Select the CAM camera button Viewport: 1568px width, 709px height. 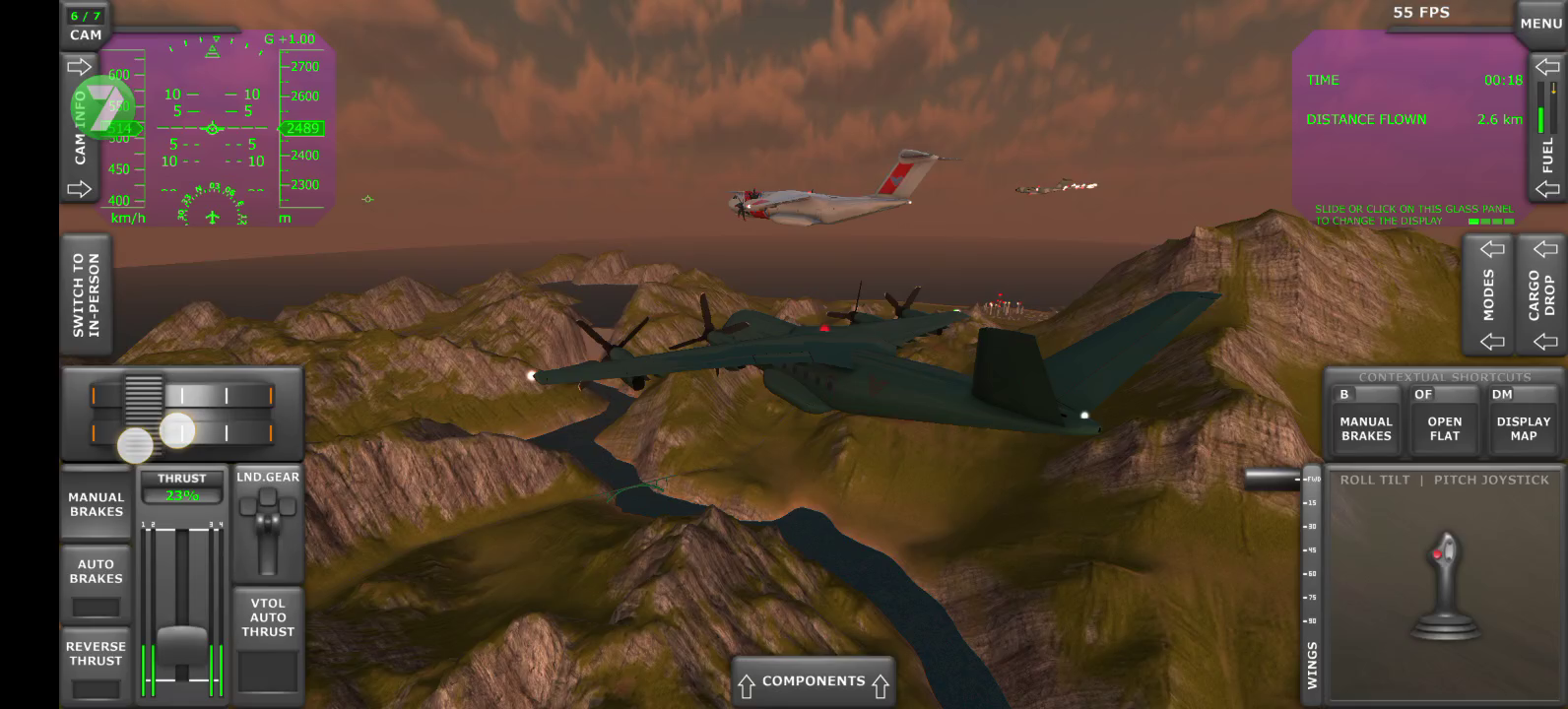[86, 26]
